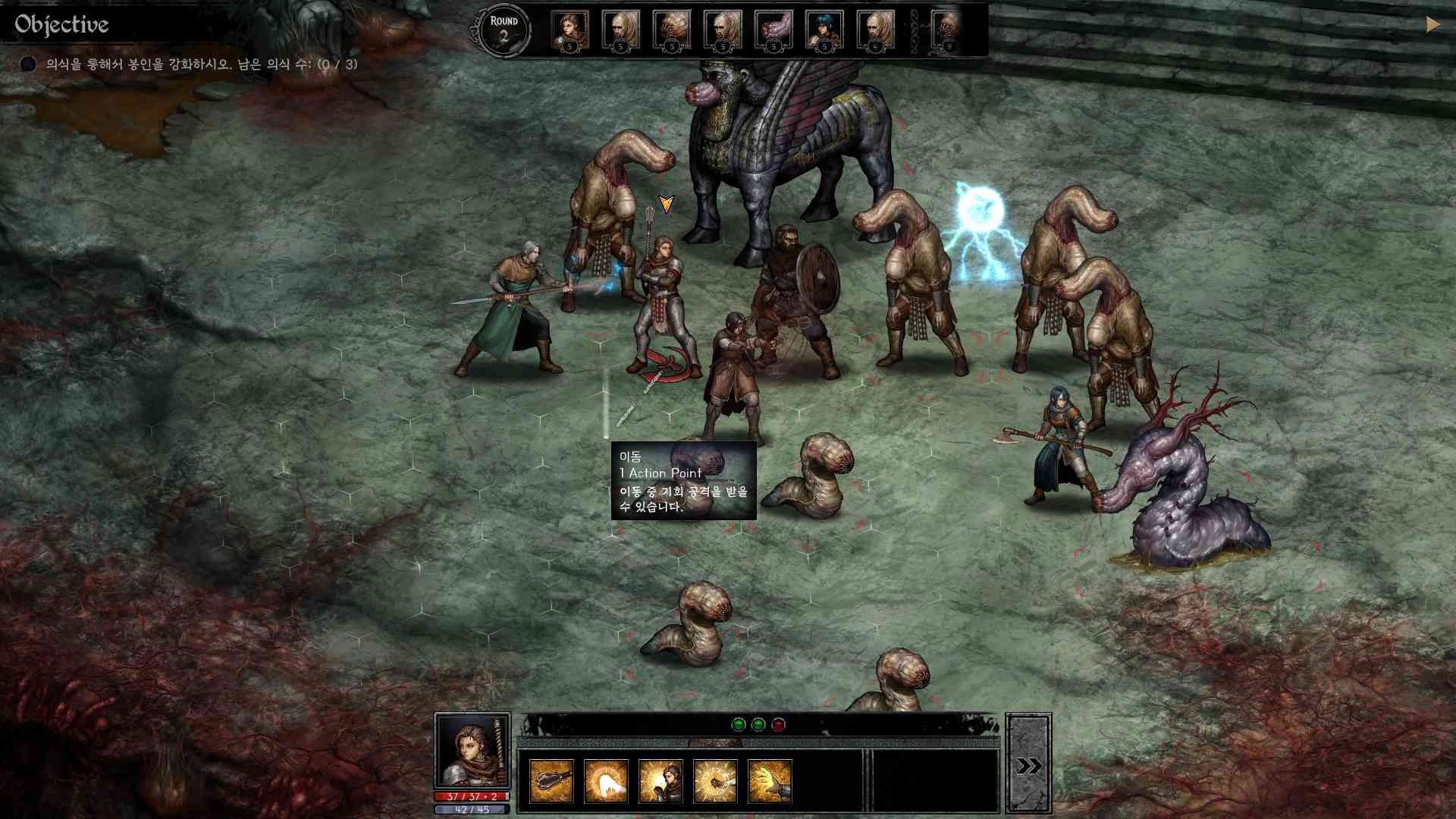Click the gold arrow in the top-right corner

tap(1432, 24)
